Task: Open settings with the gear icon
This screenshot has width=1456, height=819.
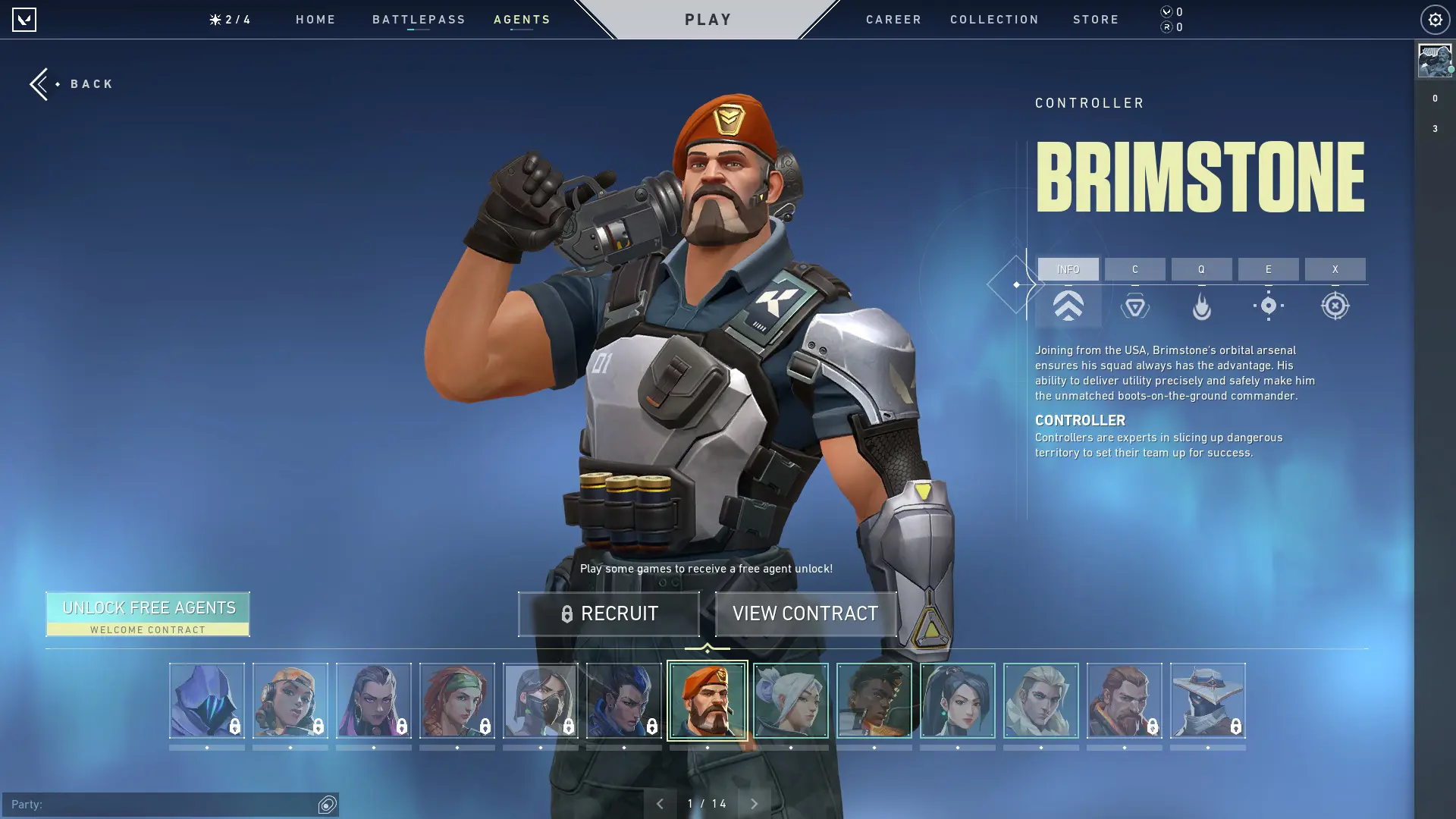Action: pos(1434,20)
